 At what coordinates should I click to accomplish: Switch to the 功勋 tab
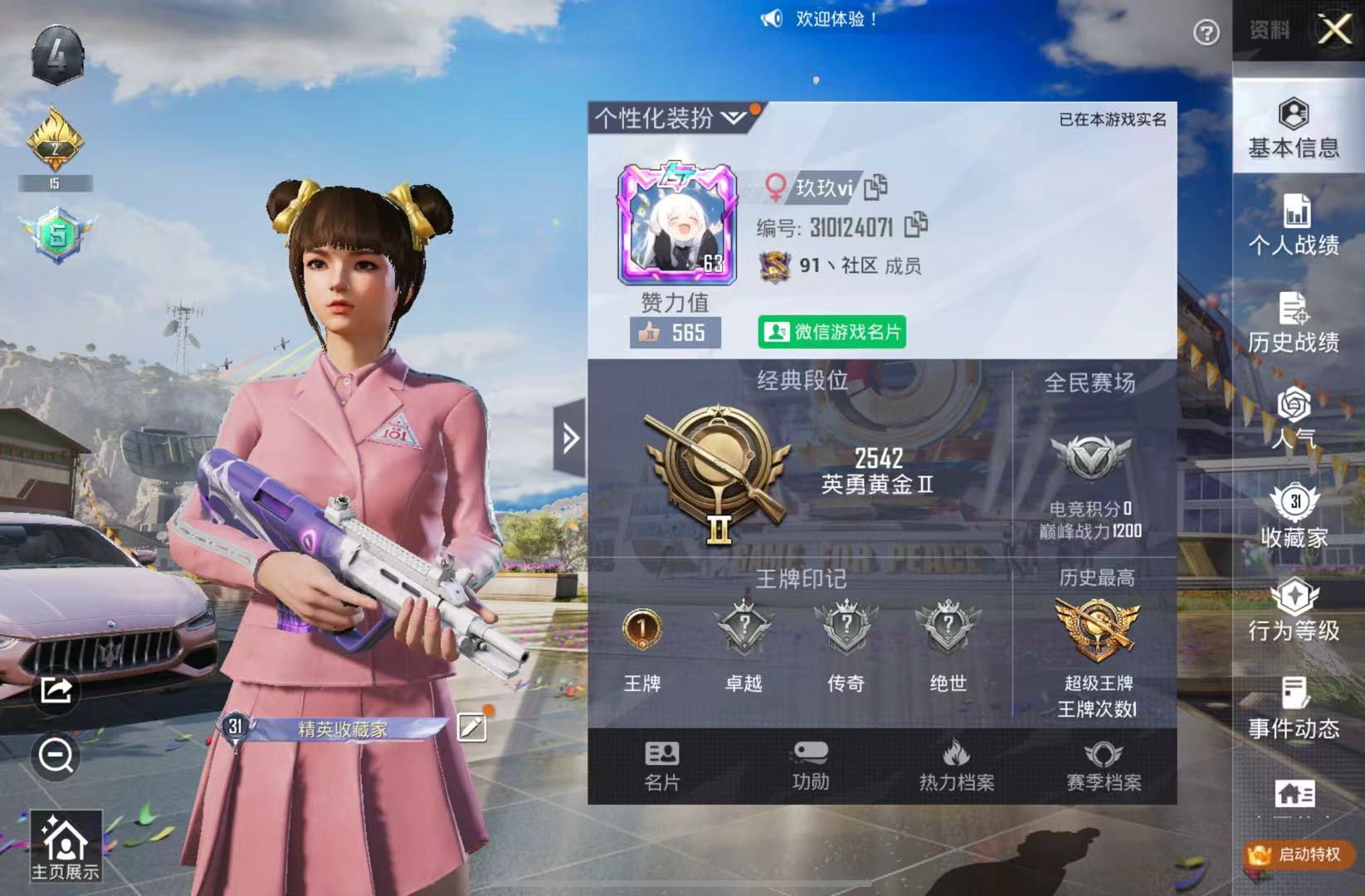[810, 764]
